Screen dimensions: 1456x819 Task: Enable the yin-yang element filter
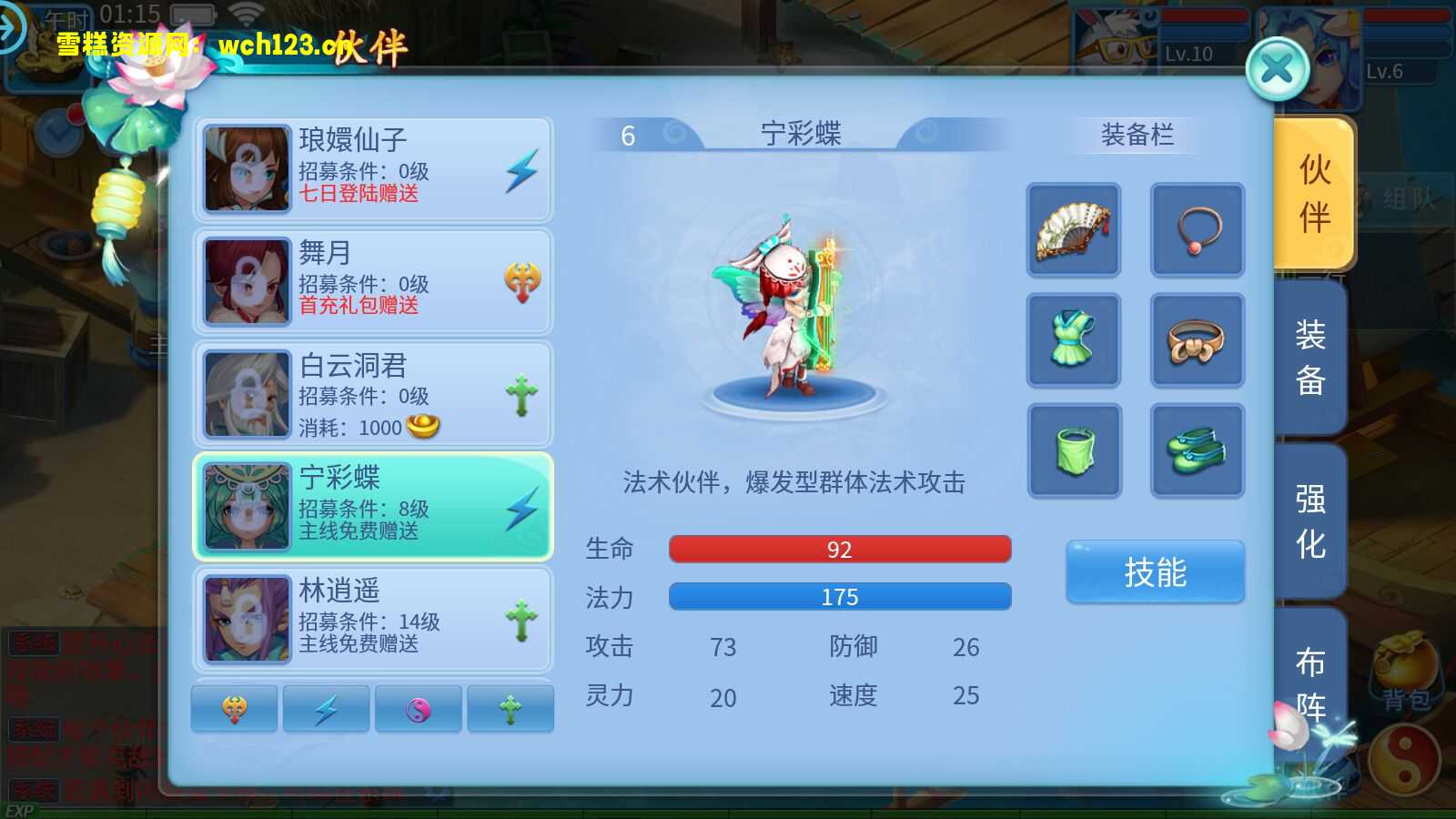pyautogui.click(x=418, y=707)
